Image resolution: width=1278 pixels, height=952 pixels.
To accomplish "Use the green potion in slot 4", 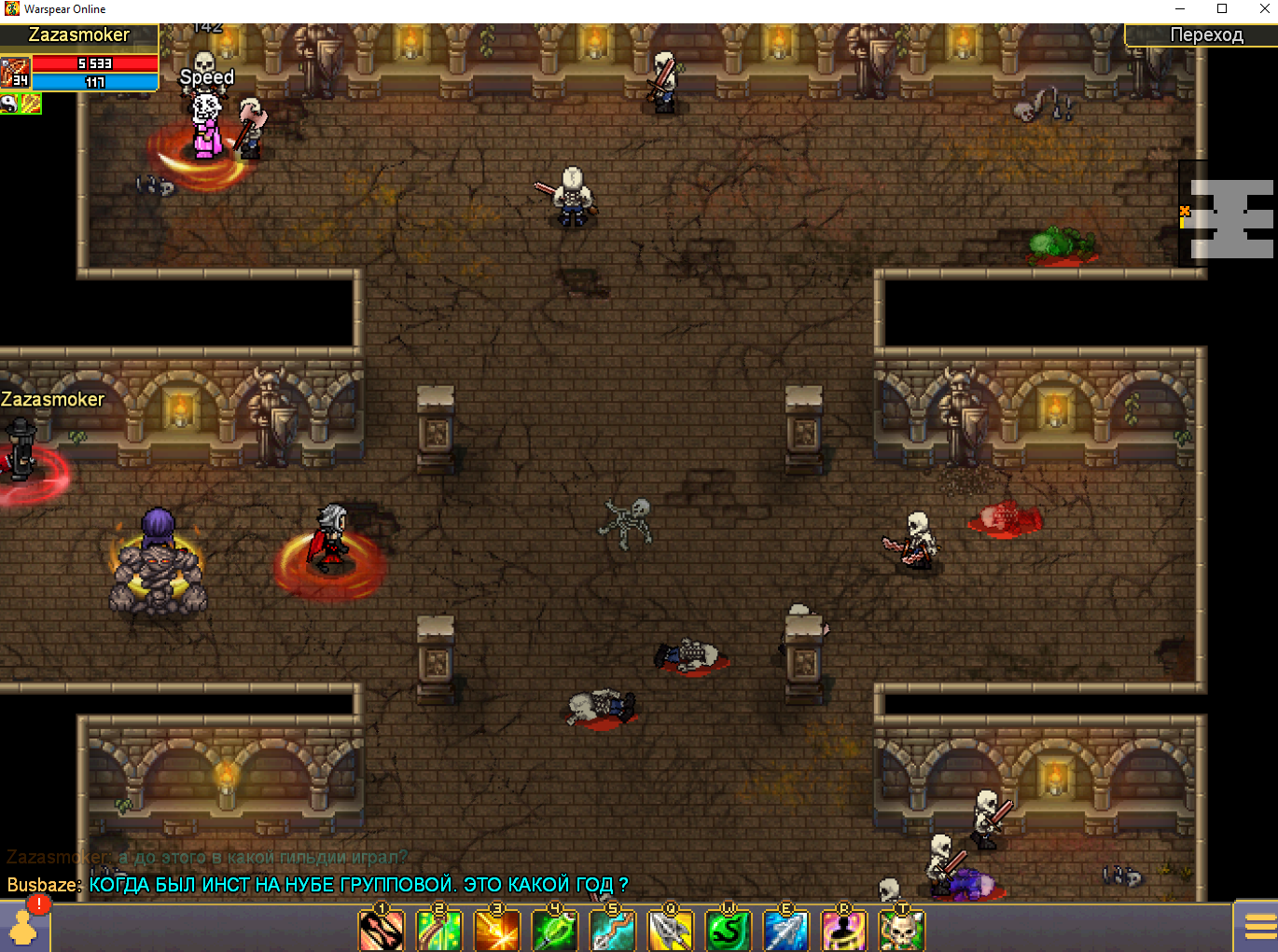I will click(x=555, y=930).
